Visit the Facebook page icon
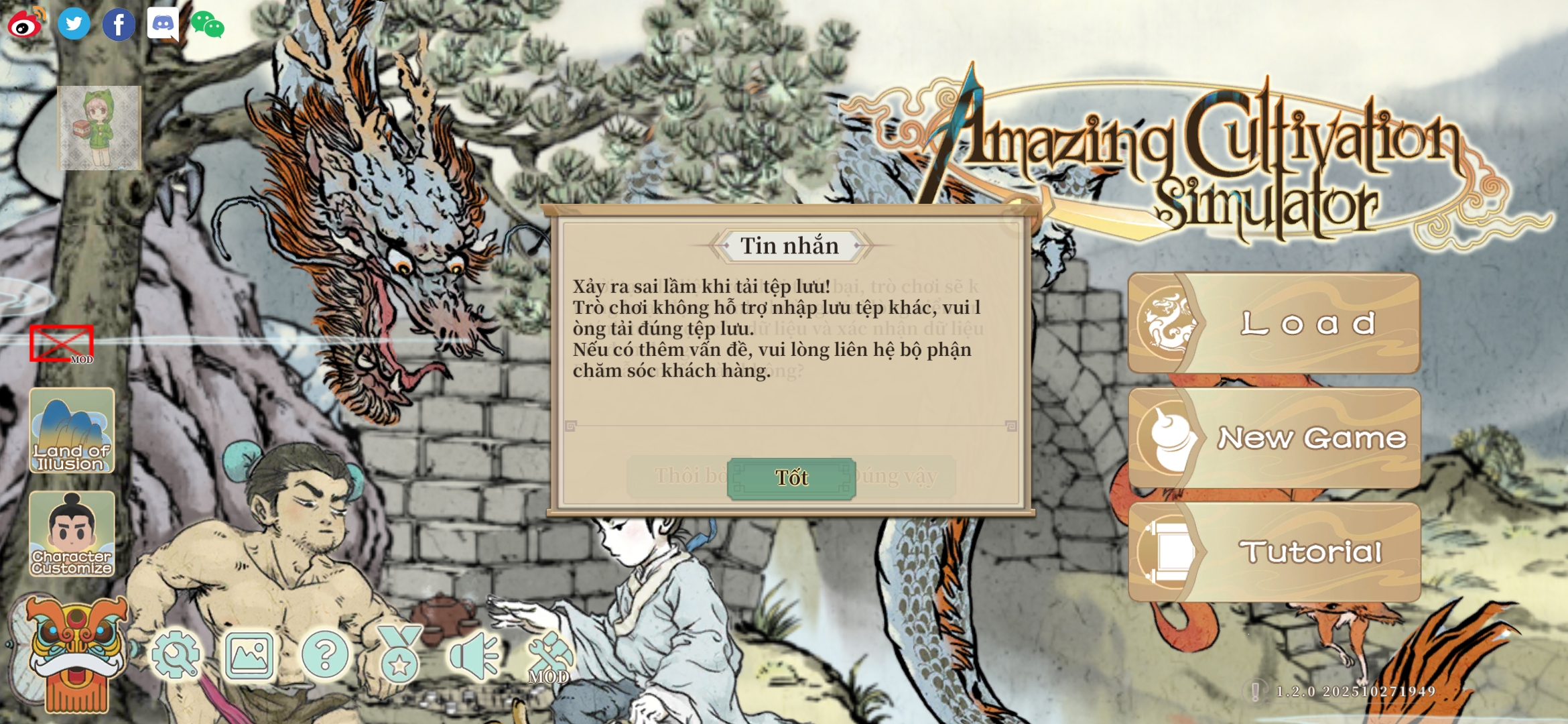The height and width of the screenshot is (724, 1568). point(119,25)
